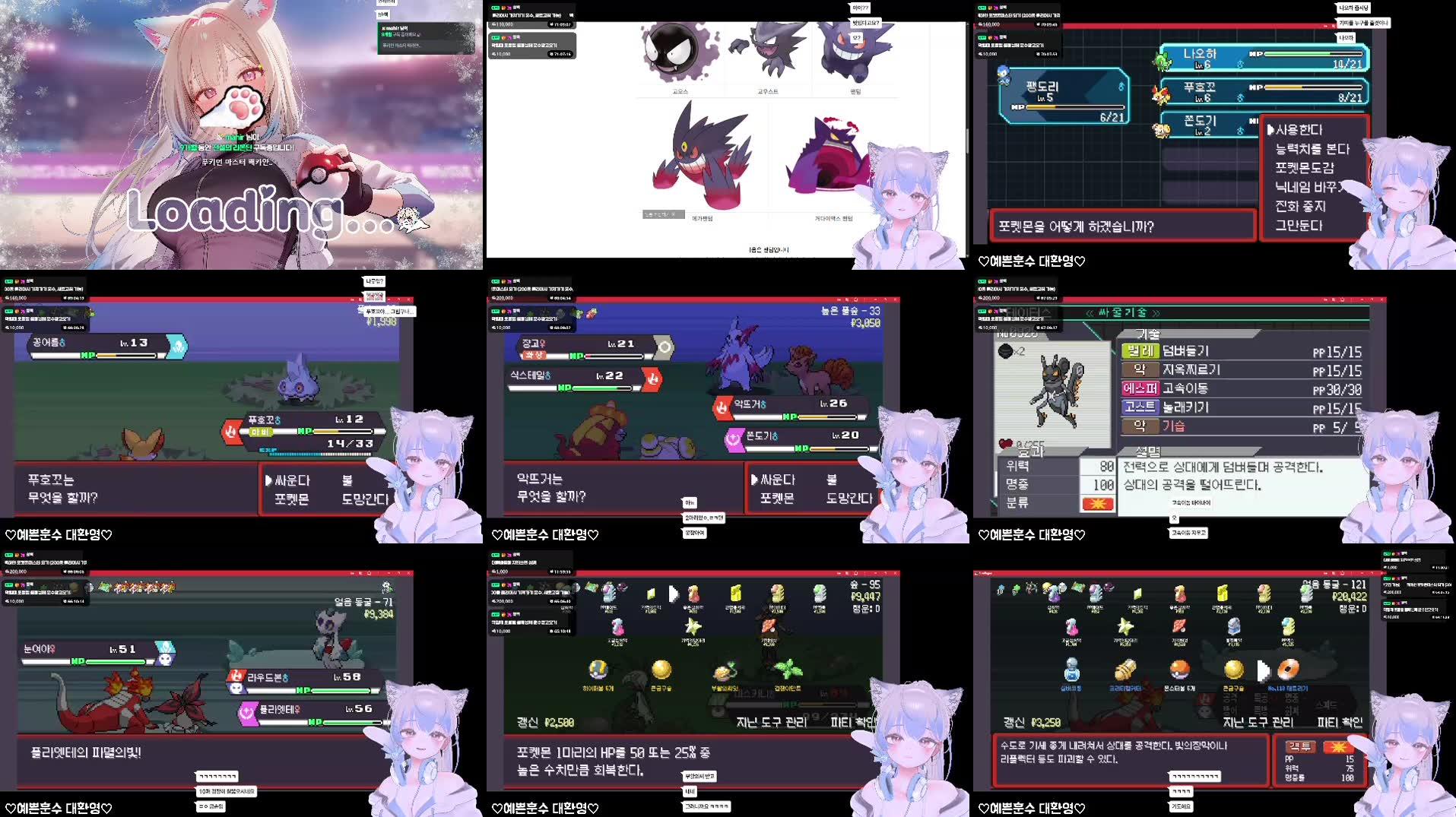The height and width of the screenshot is (817, 1456).
Task: Click the 에스퍼 type badge on 고속이동
Action: [x=1141, y=389]
